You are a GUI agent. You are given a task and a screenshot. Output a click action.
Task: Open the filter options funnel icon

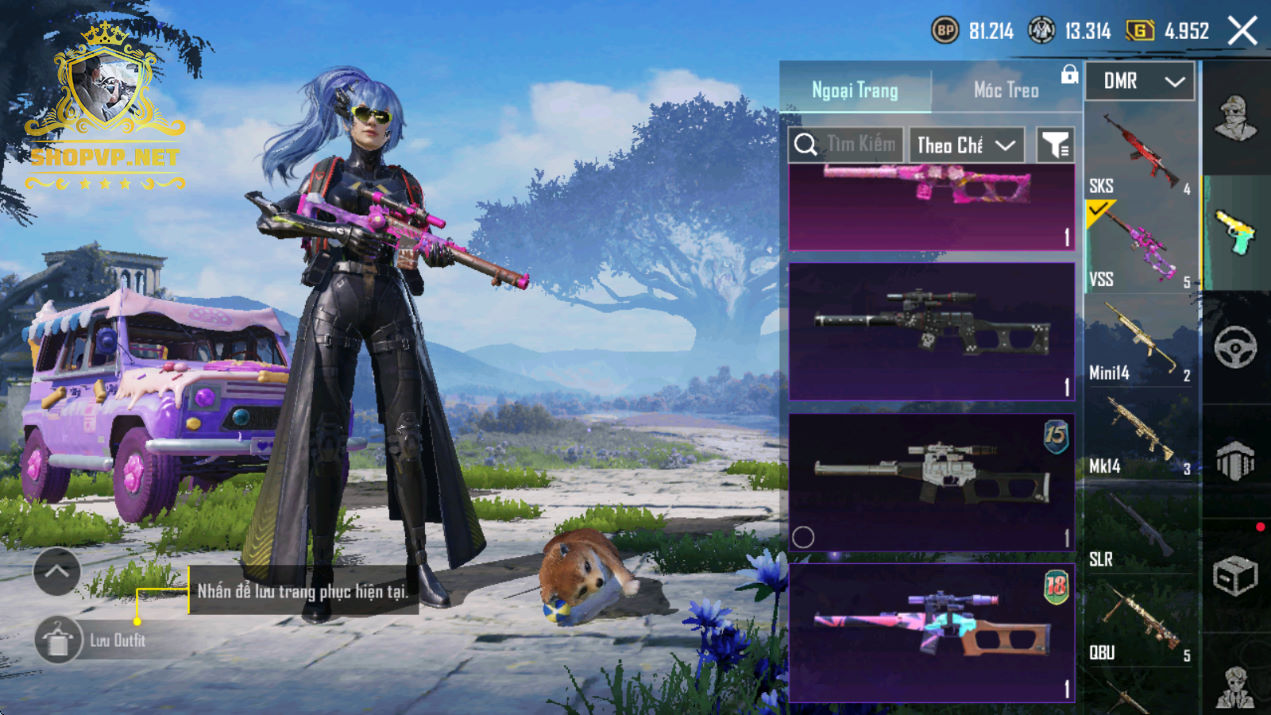point(1055,145)
